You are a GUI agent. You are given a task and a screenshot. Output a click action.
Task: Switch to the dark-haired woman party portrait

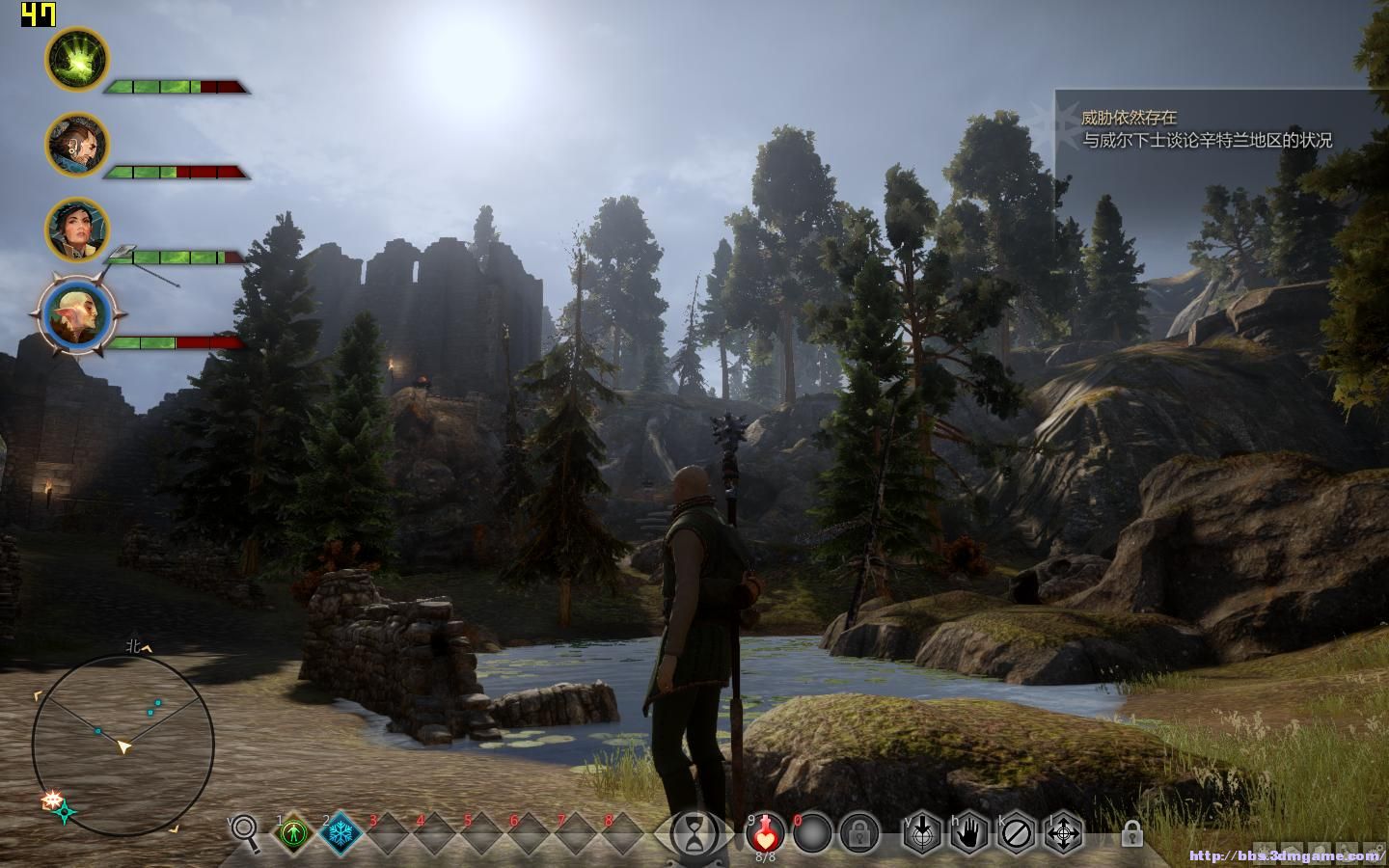pos(77,230)
